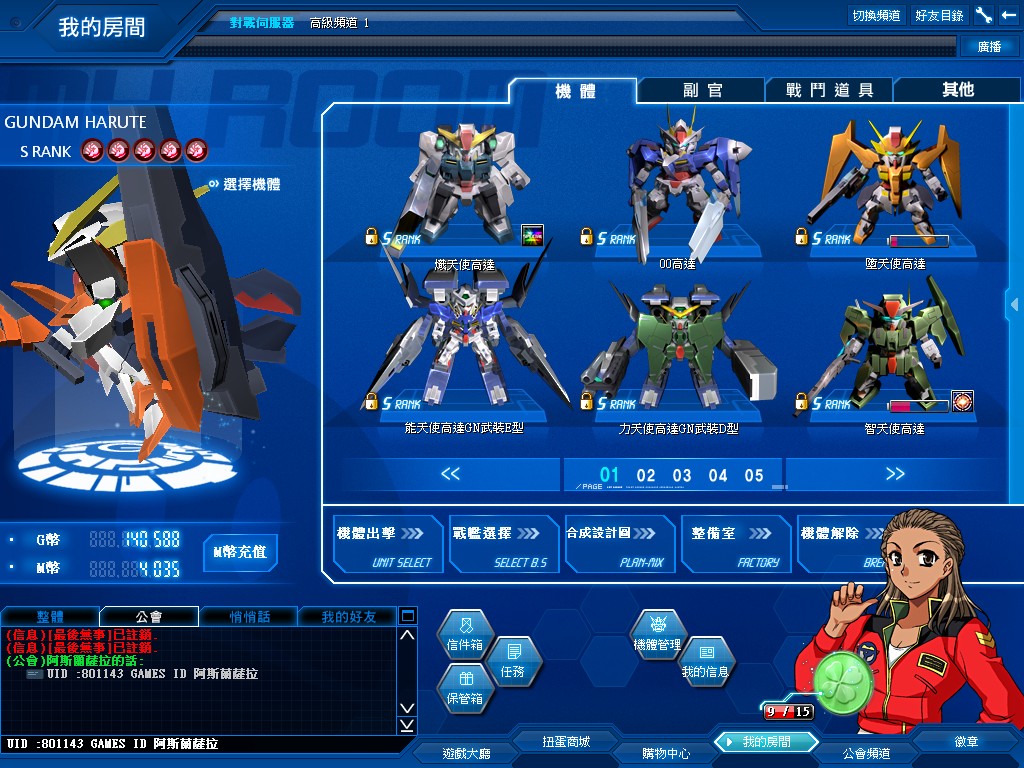Jump to unit page 03
1024x768 pixels.
coord(682,476)
